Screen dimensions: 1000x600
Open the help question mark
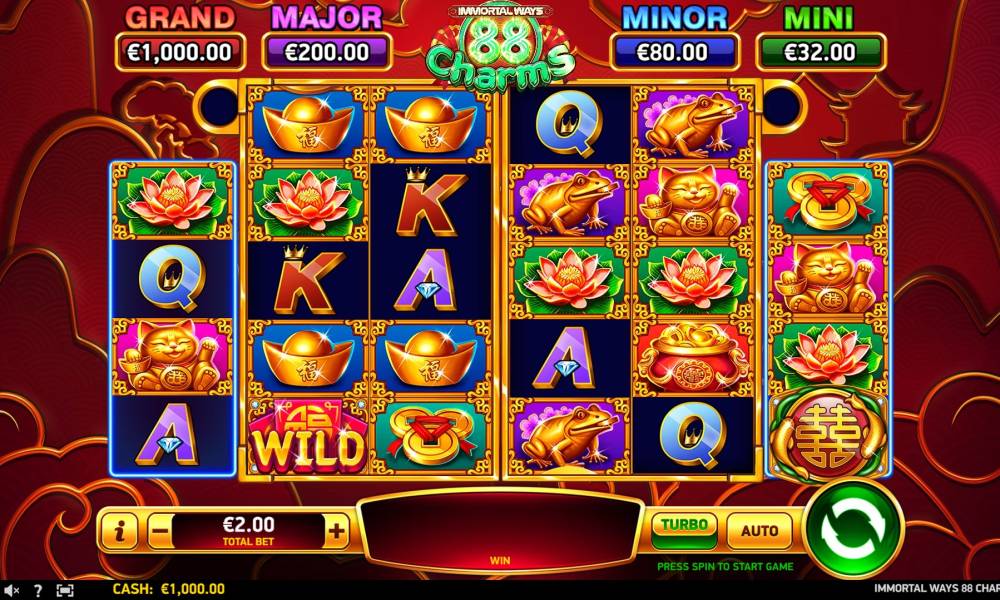38,590
